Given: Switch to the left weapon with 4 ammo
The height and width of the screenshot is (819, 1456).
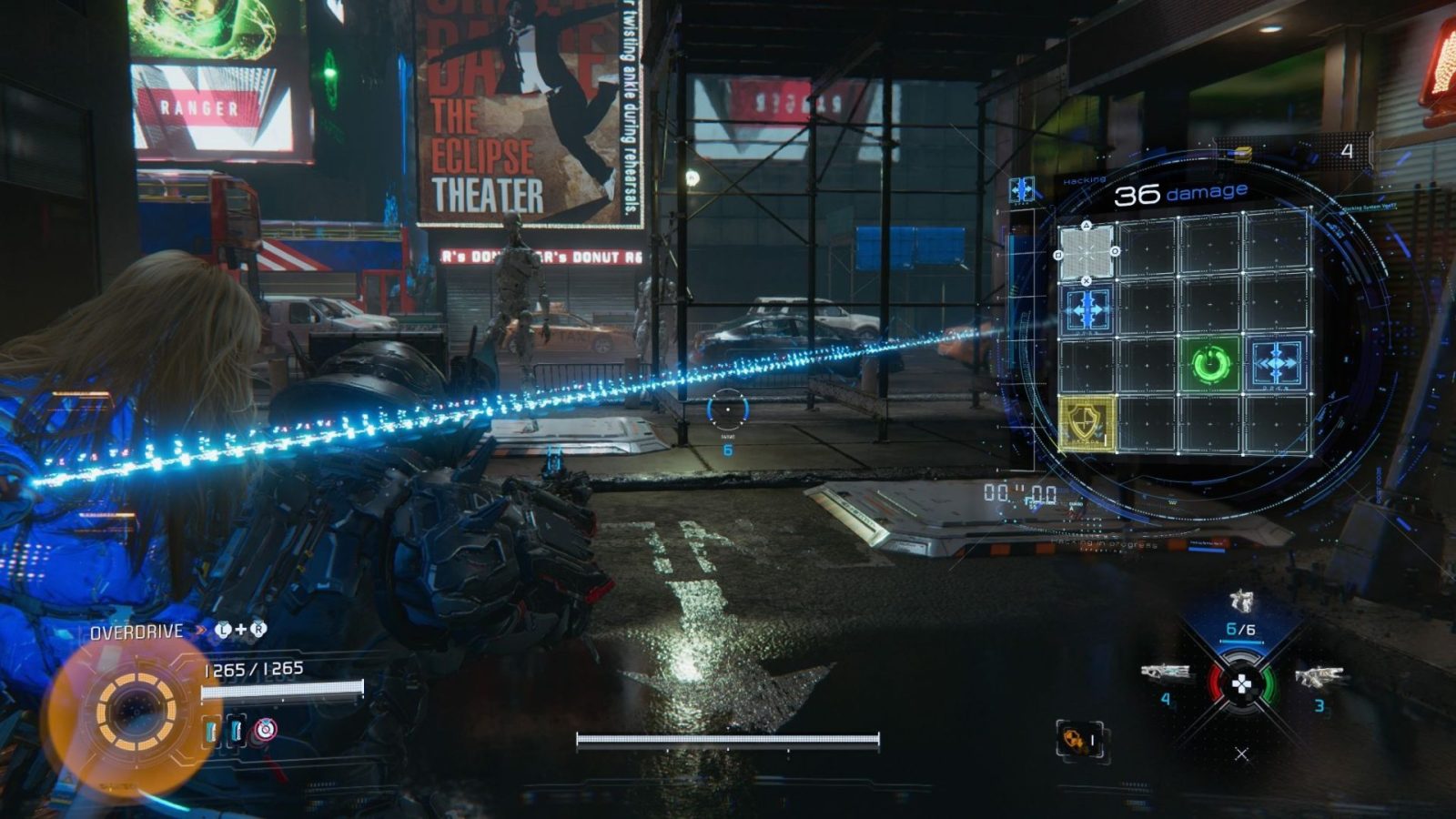Looking at the screenshot, I should [1166, 673].
